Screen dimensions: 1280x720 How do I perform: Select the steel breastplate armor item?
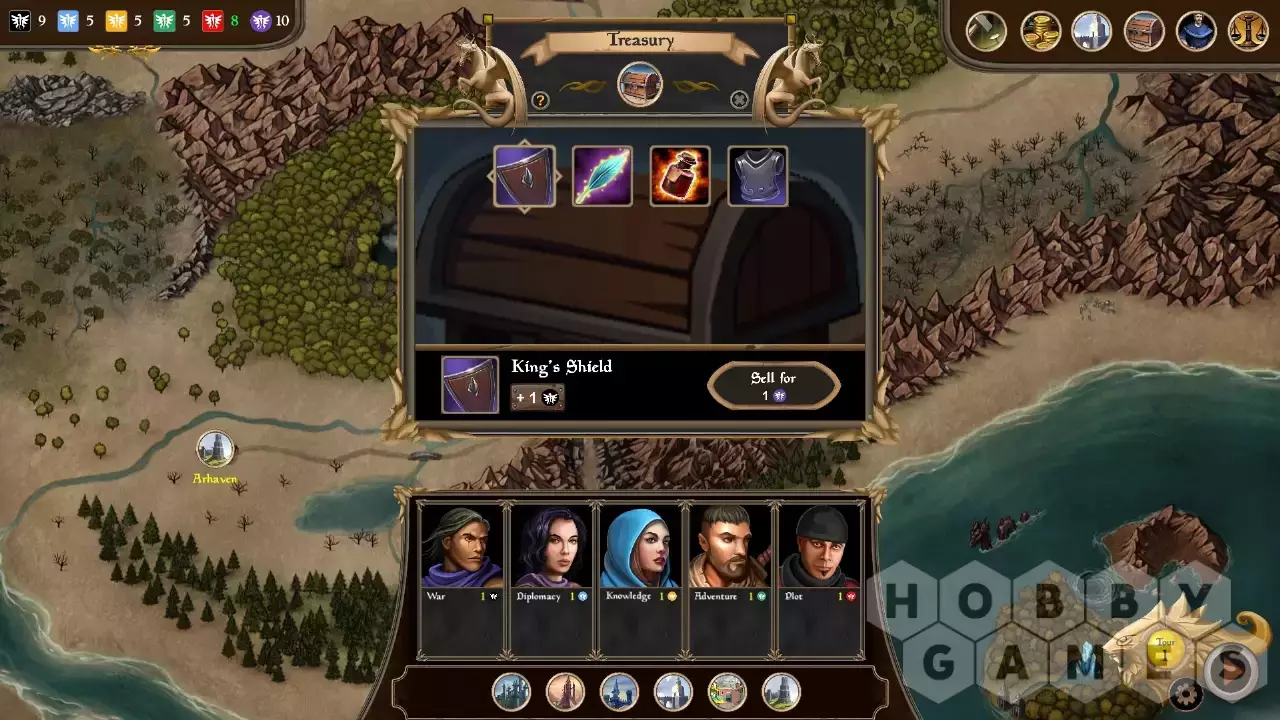pyautogui.click(x=758, y=176)
